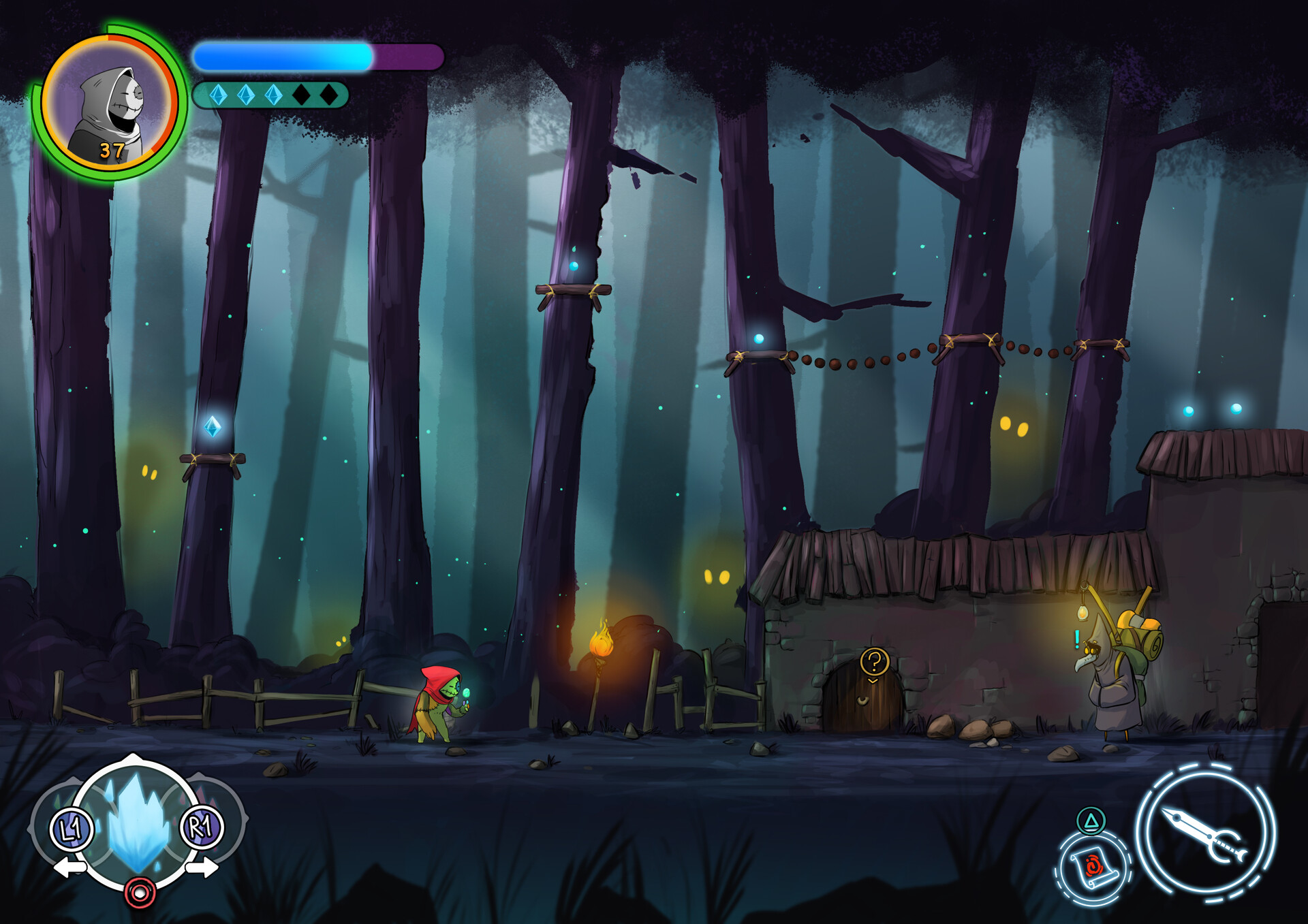The width and height of the screenshot is (1308, 924).
Task: Click the hooded character portrait
Action: [110, 103]
